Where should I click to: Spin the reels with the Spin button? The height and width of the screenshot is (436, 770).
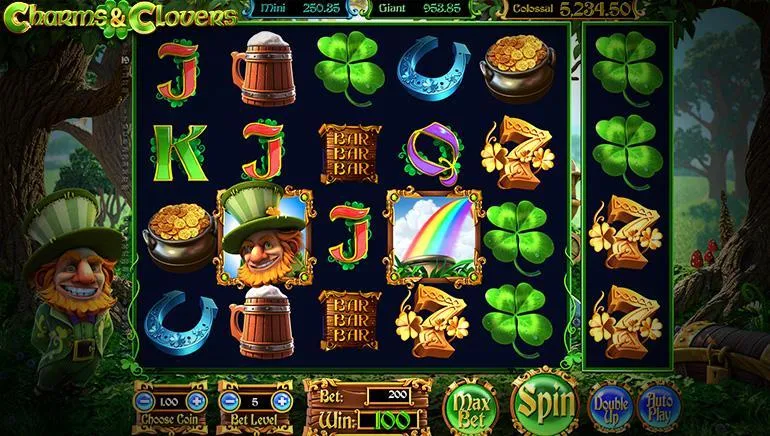click(x=545, y=402)
